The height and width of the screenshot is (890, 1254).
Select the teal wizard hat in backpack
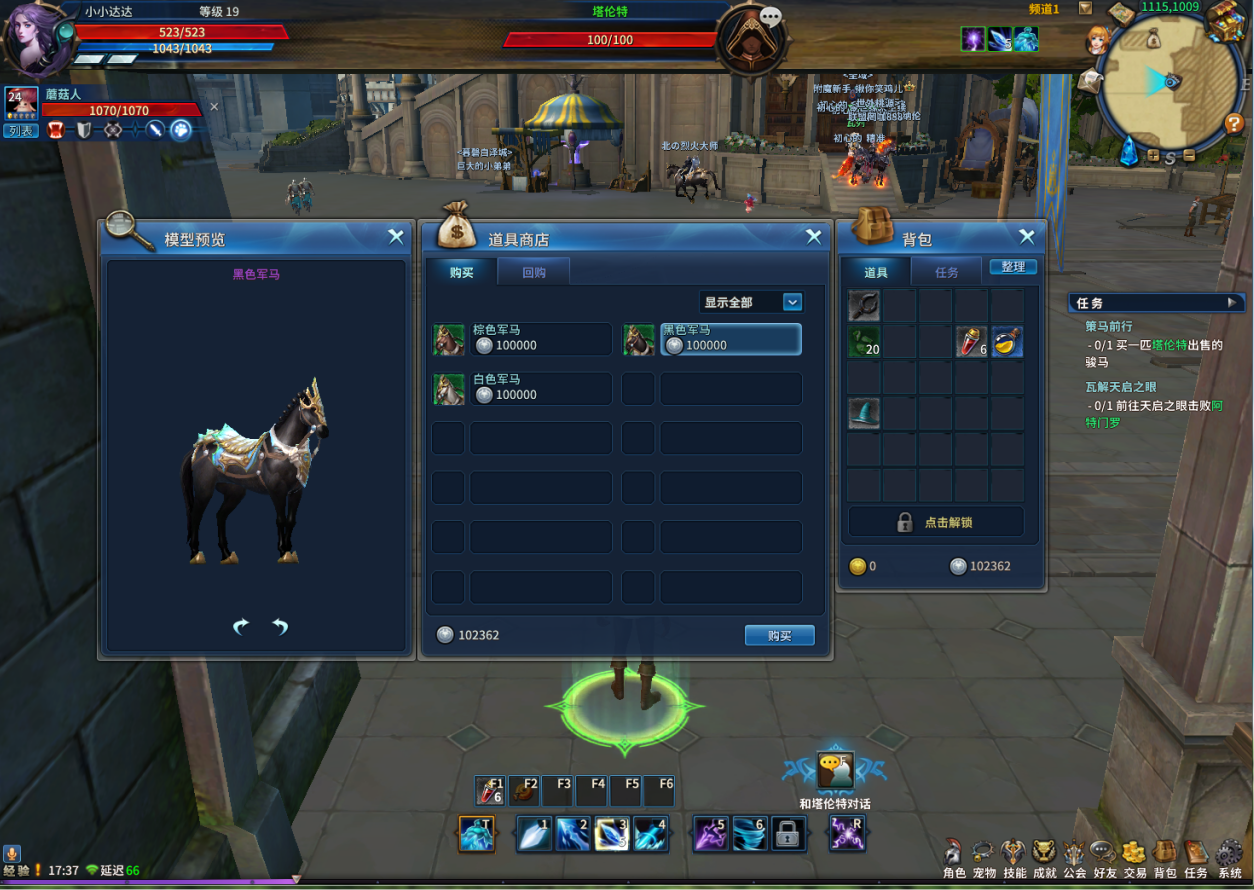tap(864, 413)
